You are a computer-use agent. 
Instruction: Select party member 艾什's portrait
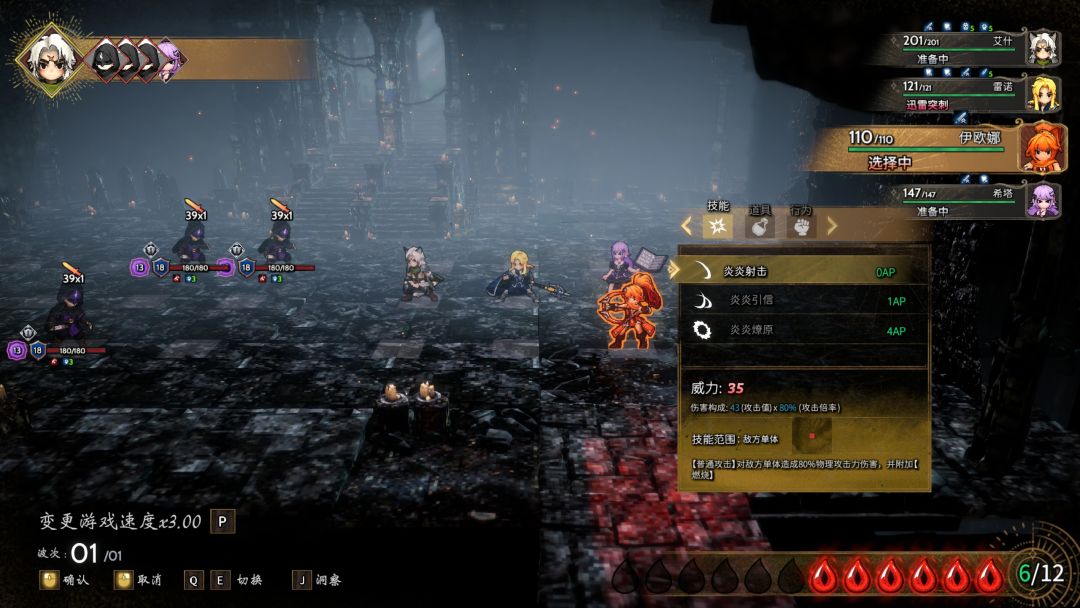(x=1043, y=47)
